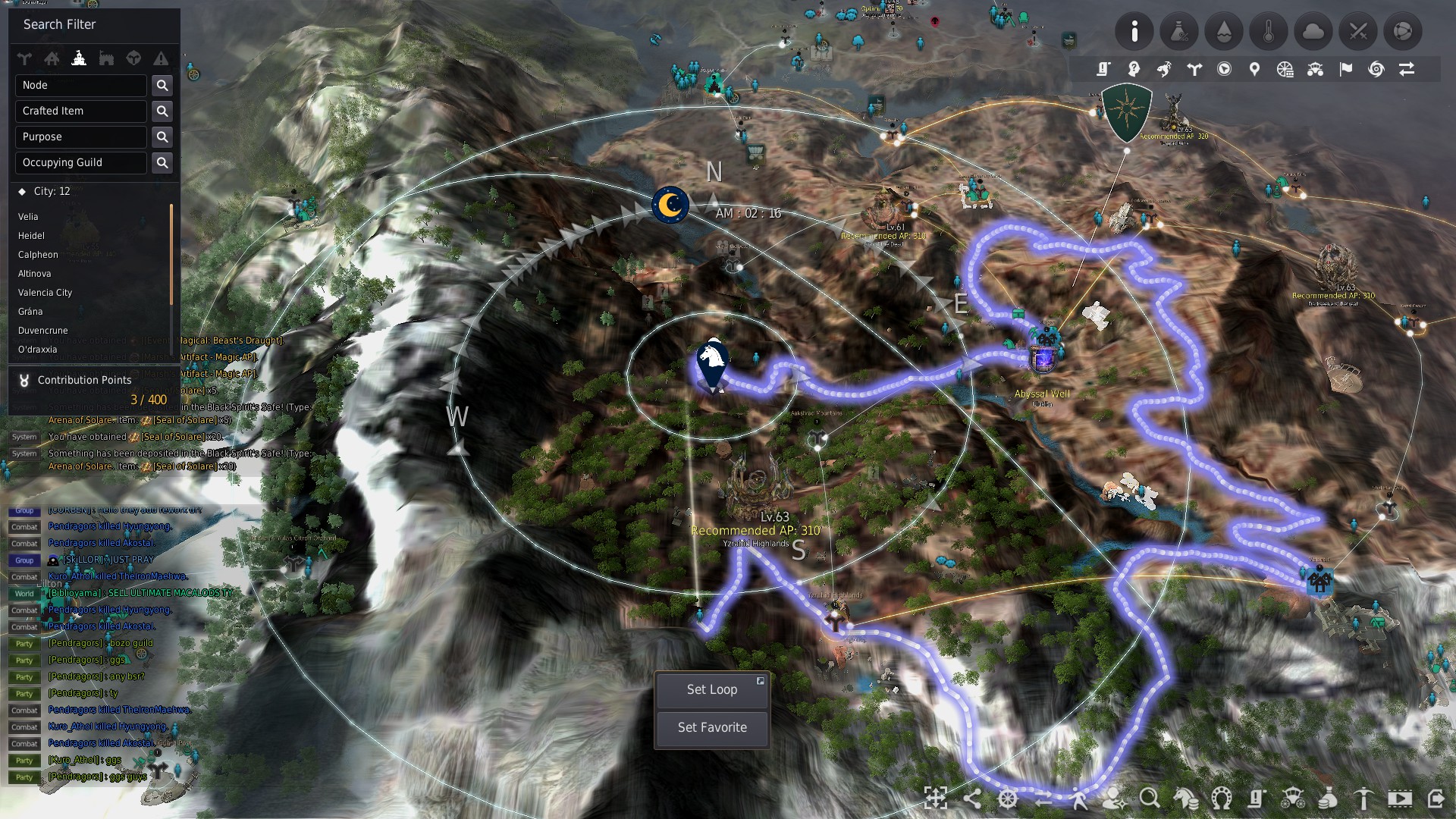Image resolution: width=1456 pixels, height=819 pixels.
Task: Open the Occupying Guild filter
Action: click(80, 162)
